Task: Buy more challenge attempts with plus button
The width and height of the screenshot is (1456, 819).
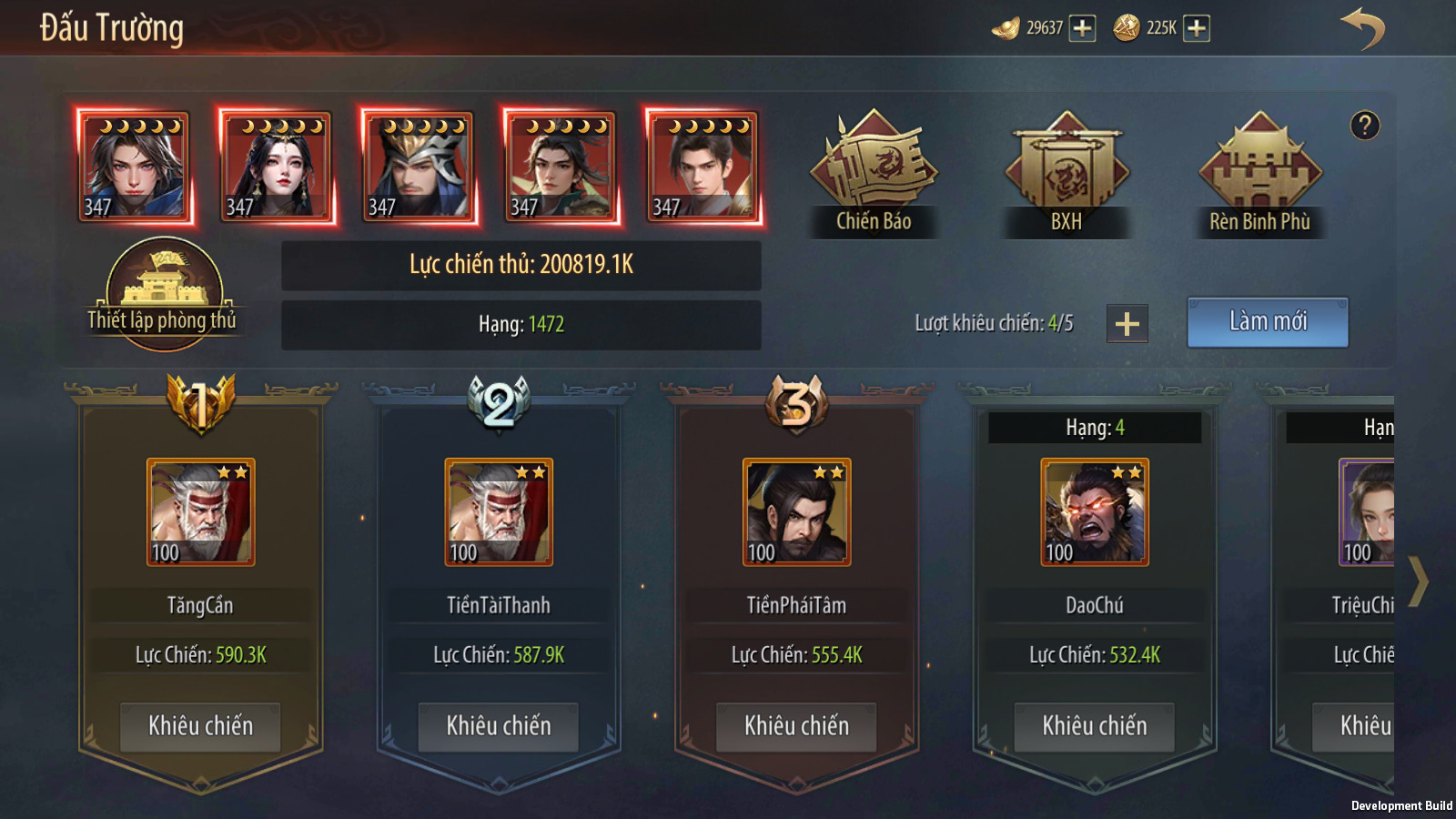Action: click(1127, 324)
